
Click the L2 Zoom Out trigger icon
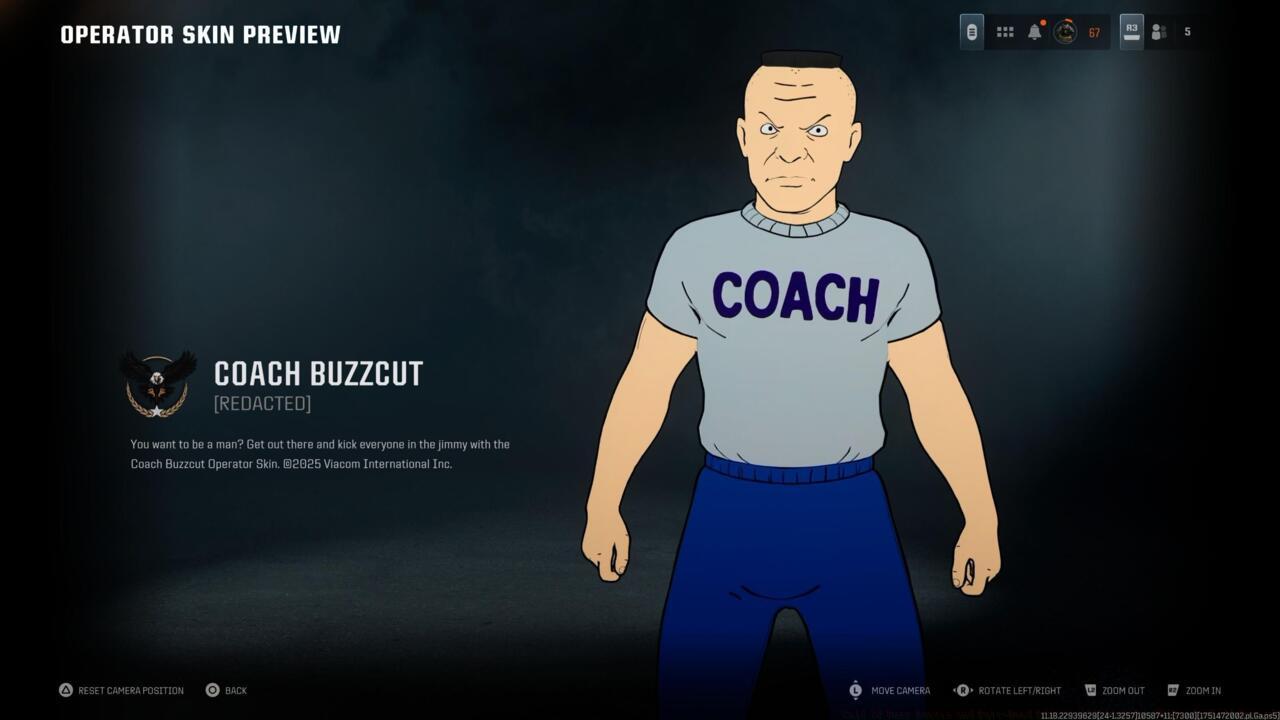coord(1089,690)
